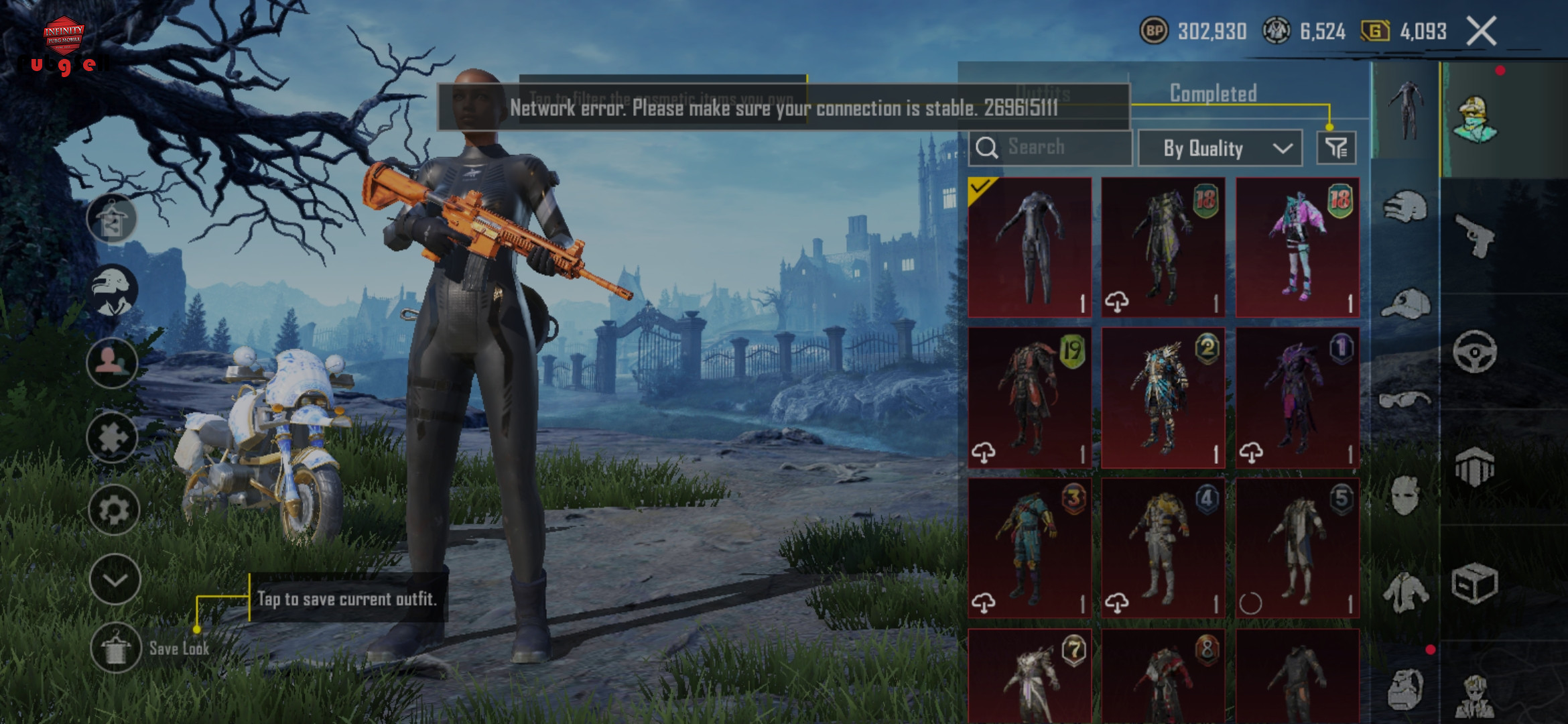Collapse the left side menu arrow
Image resolution: width=1568 pixels, height=724 pixels.
coord(115,580)
